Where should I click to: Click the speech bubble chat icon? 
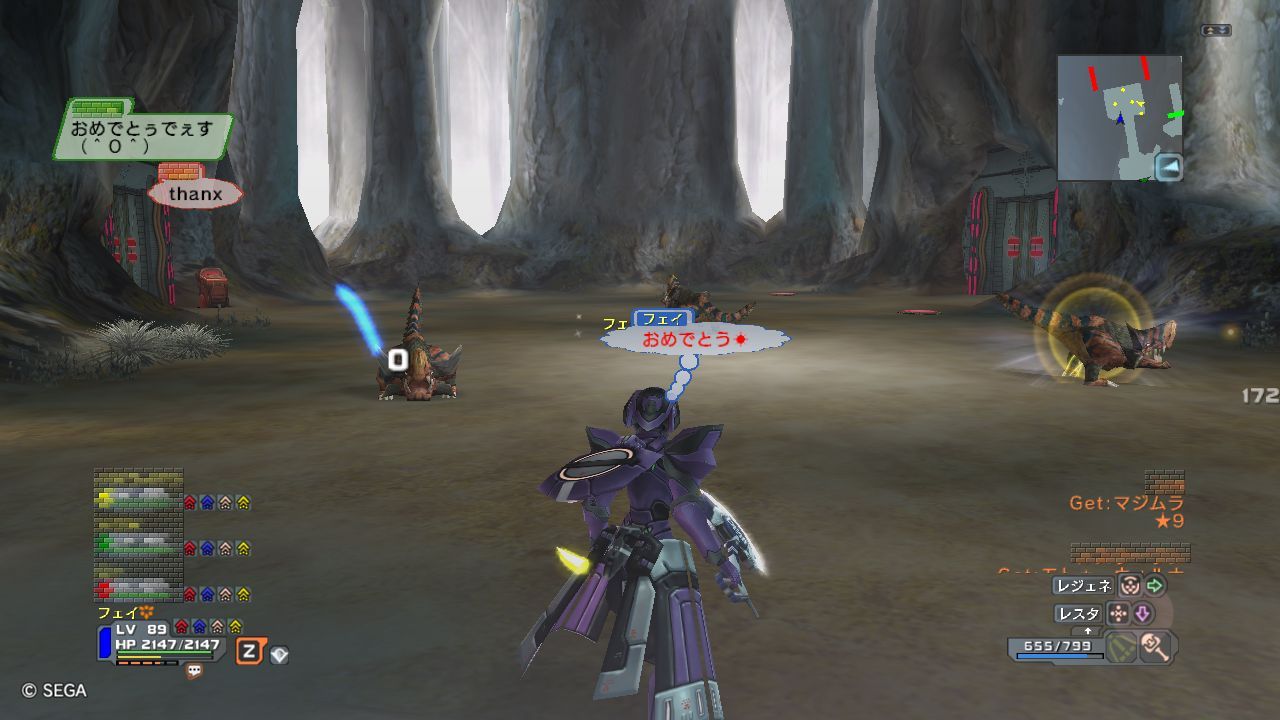pos(194,672)
